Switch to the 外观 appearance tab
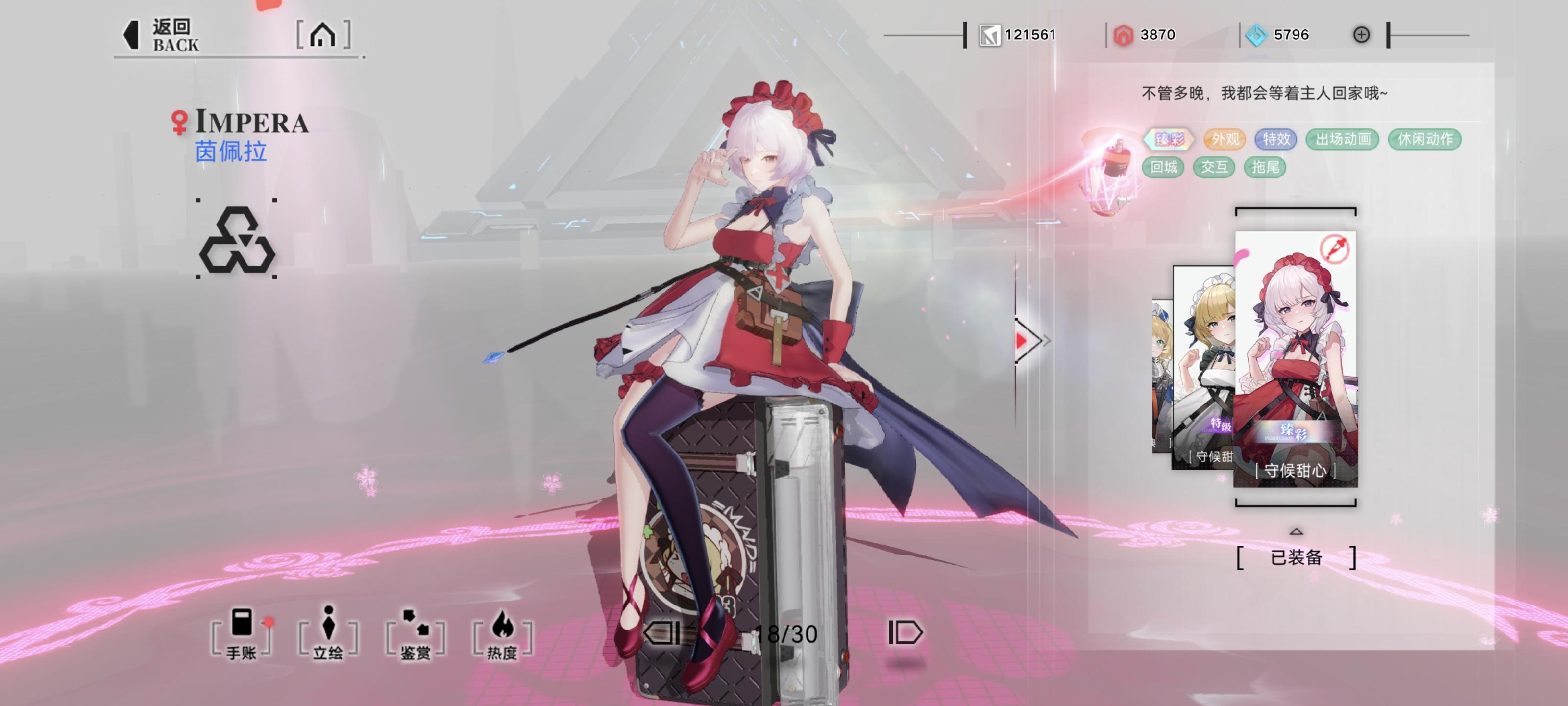Viewport: 1568px width, 706px height. 1226,140
